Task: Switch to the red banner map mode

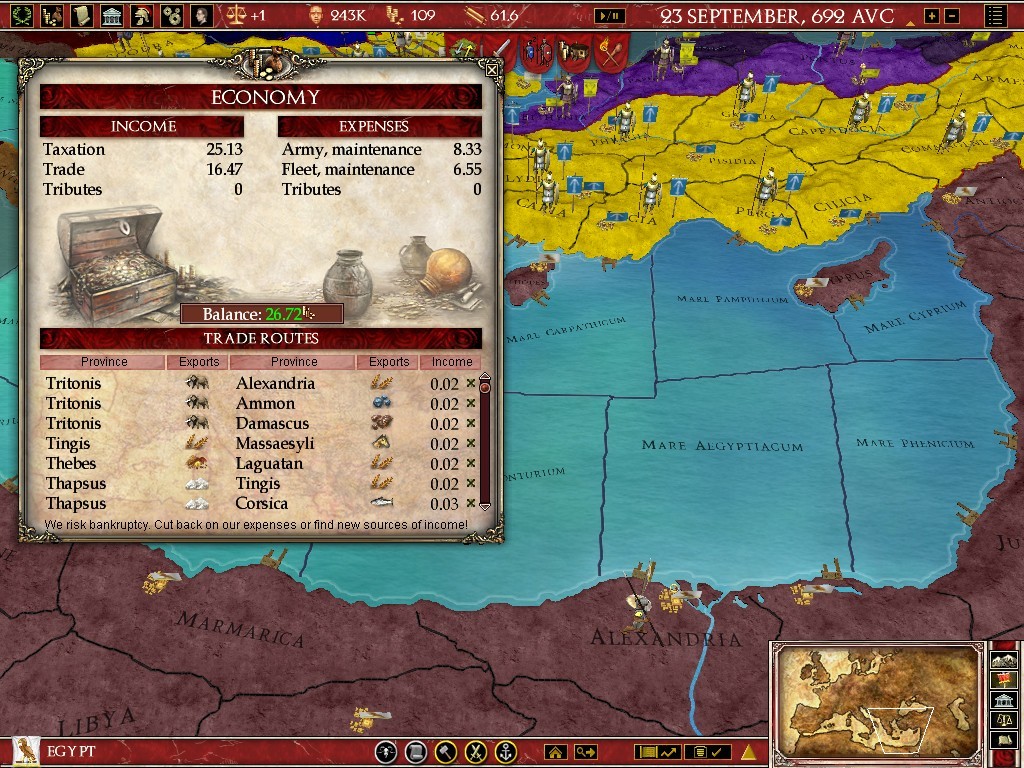Action: (1002, 680)
